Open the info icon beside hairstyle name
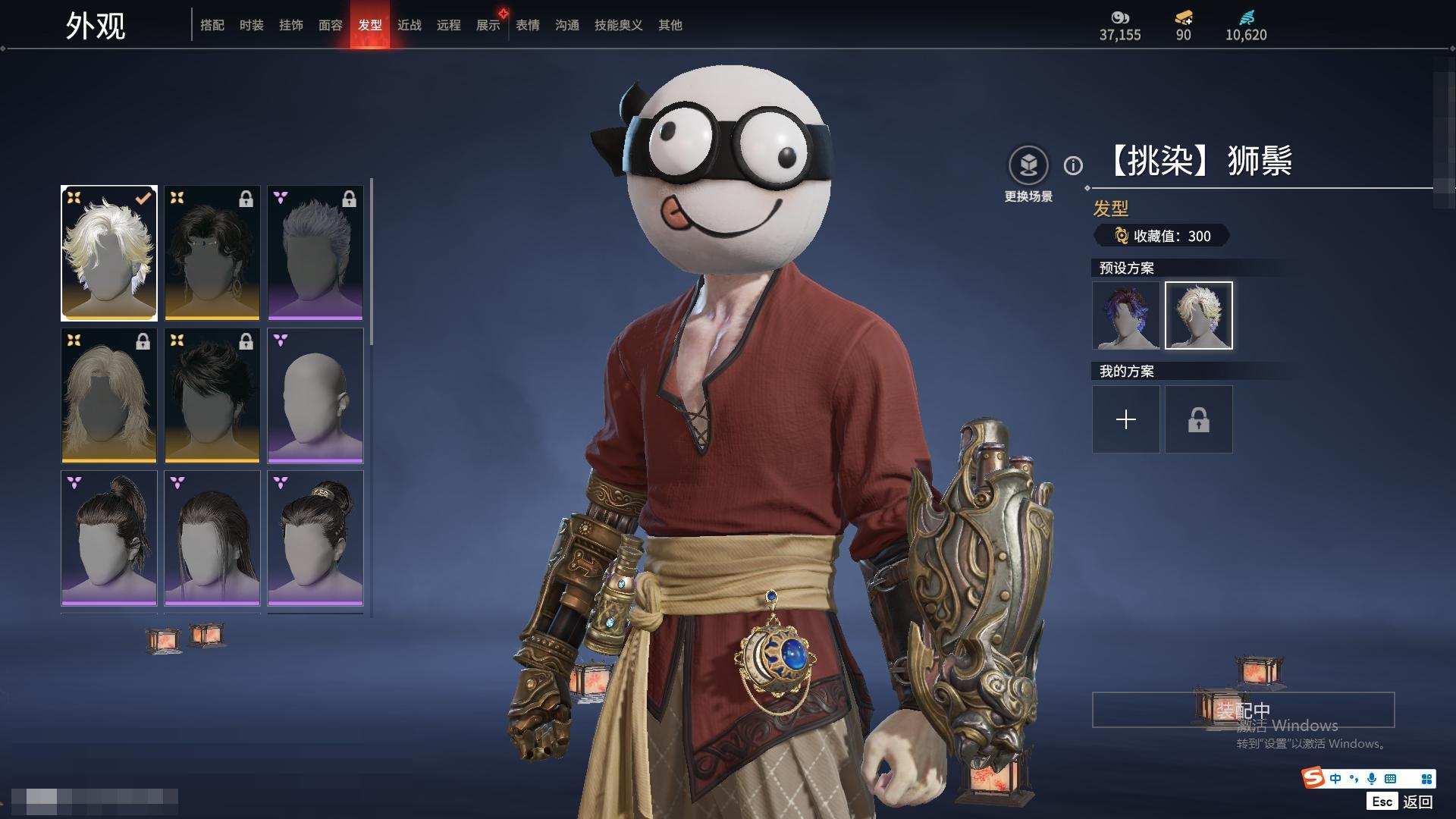1456x819 pixels. click(1073, 165)
